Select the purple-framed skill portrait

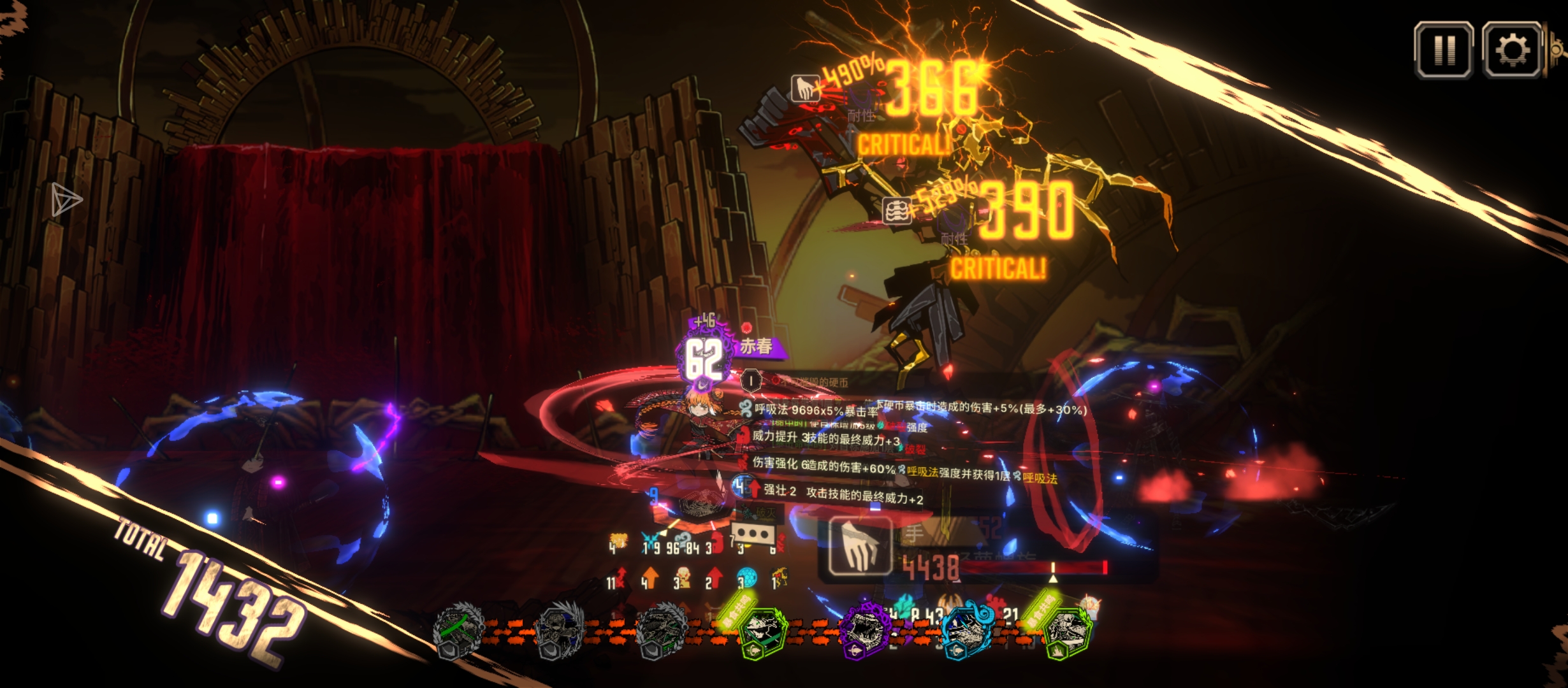pos(865,631)
